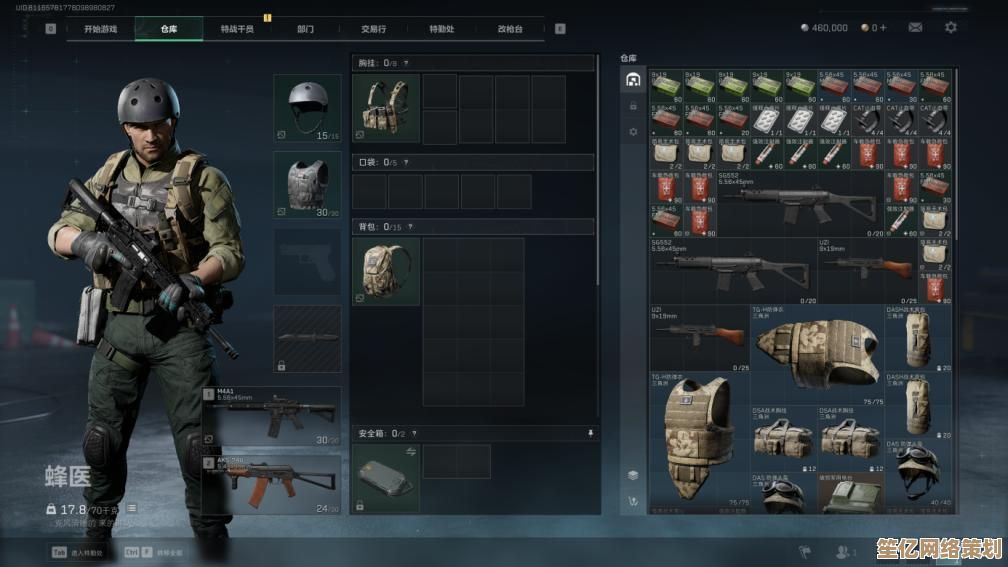The height and width of the screenshot is (567, 1008).
Task: Select the safe box container slot
Action: click(386, 478)
